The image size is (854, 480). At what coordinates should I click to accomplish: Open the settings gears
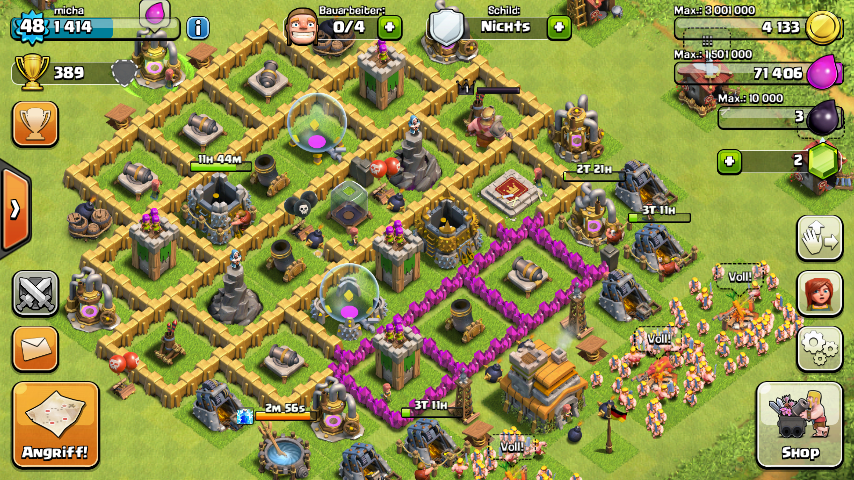point(819,347)
